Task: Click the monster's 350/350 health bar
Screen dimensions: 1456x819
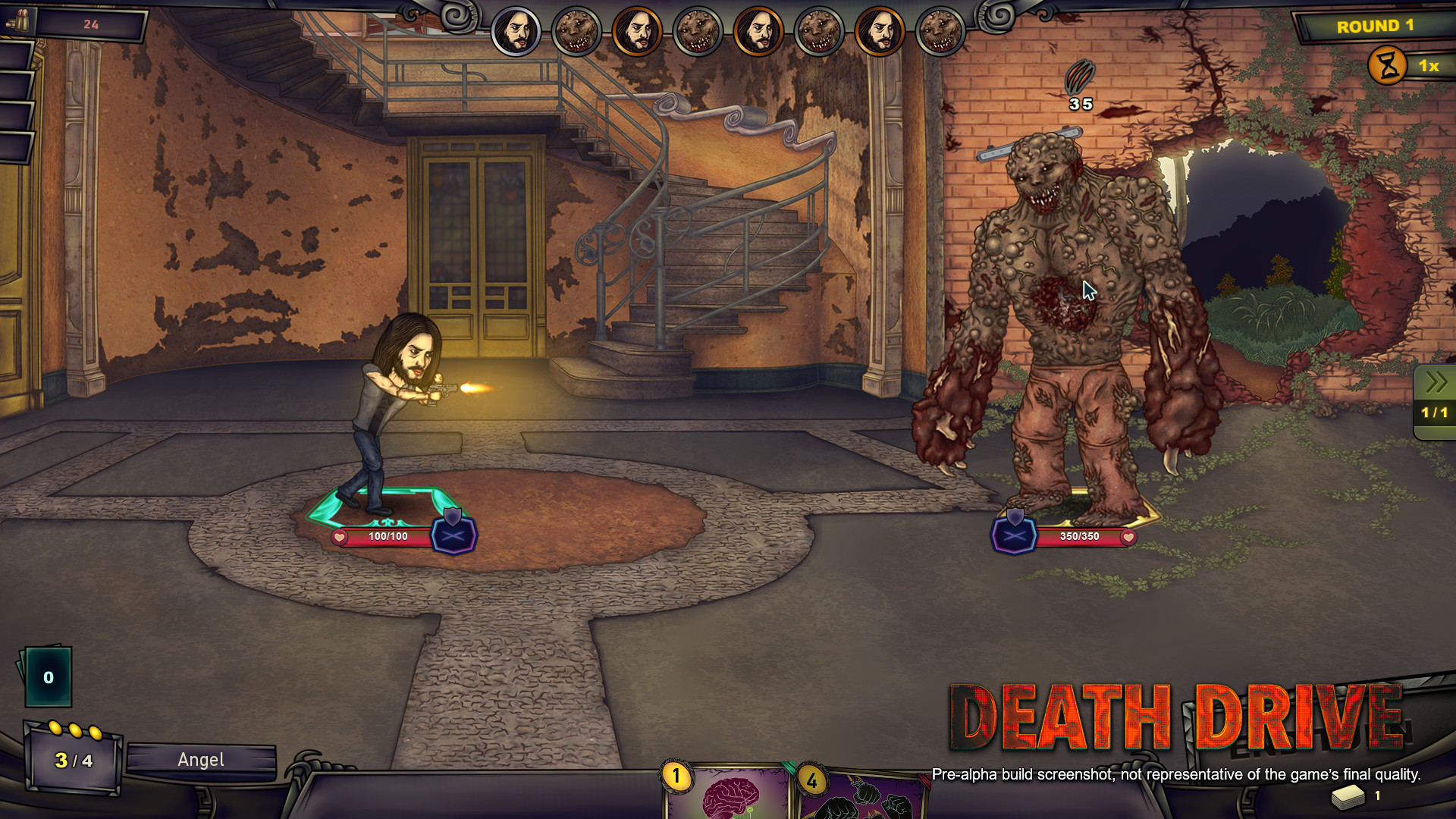Action: point(1080,536)
